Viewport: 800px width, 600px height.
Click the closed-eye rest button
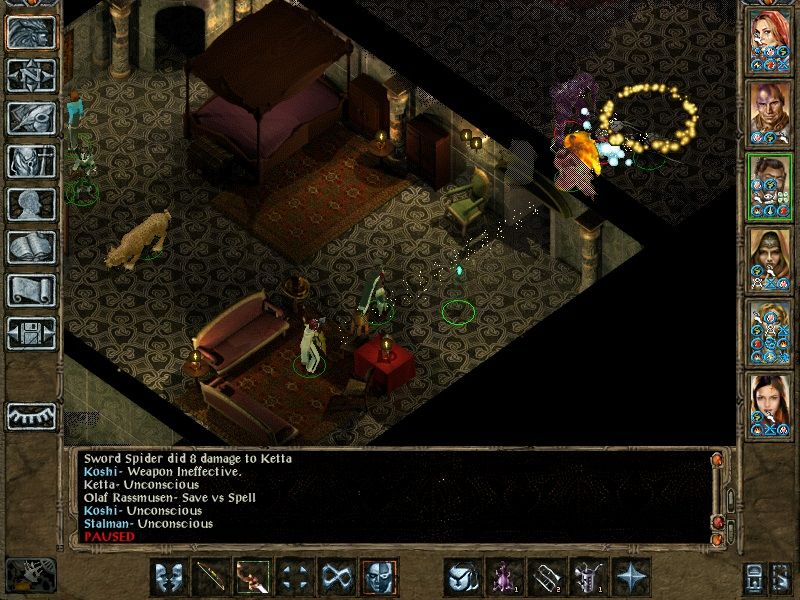click(x=31, y=415)
